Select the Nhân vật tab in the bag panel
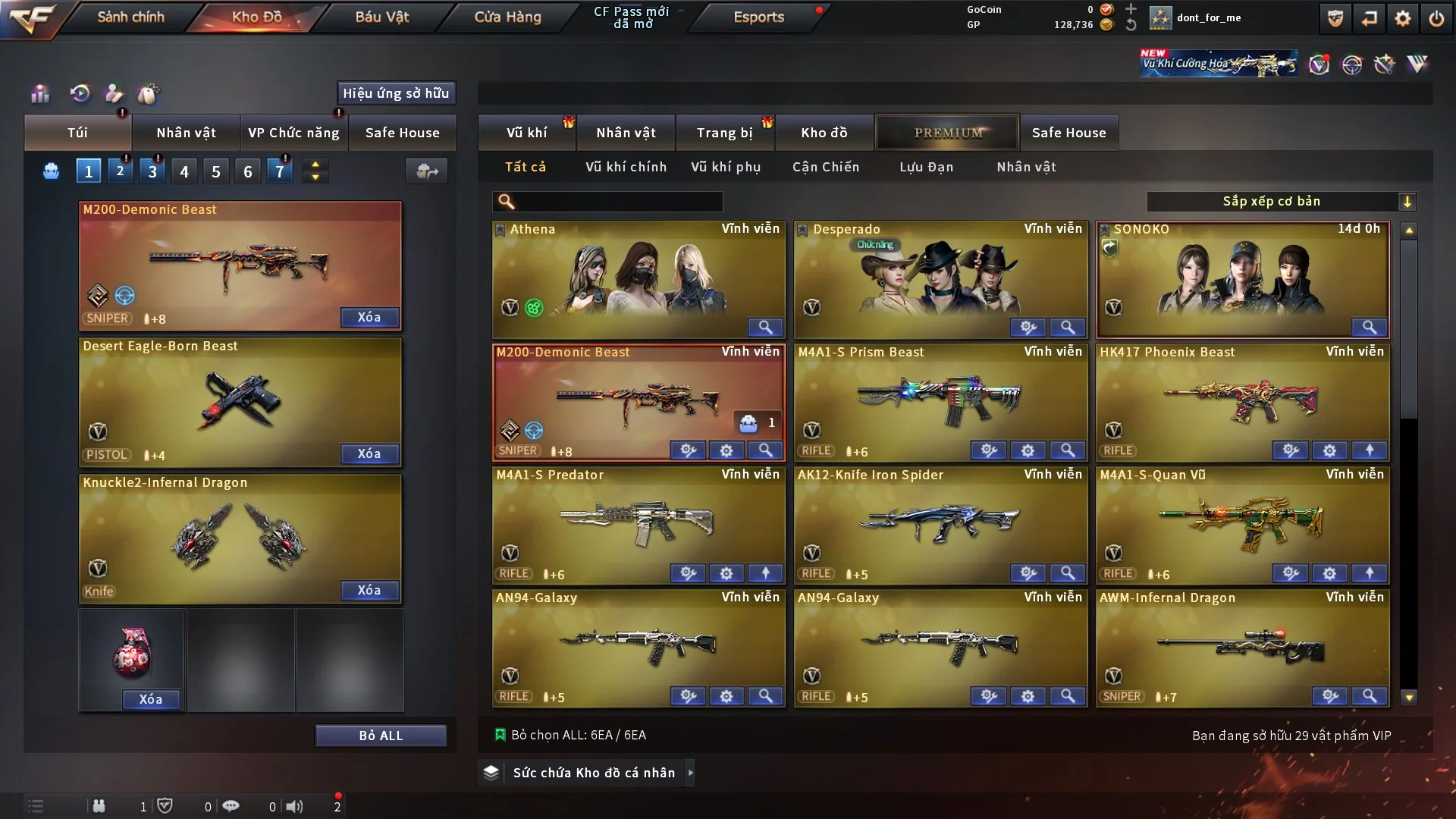 [186, 133]
